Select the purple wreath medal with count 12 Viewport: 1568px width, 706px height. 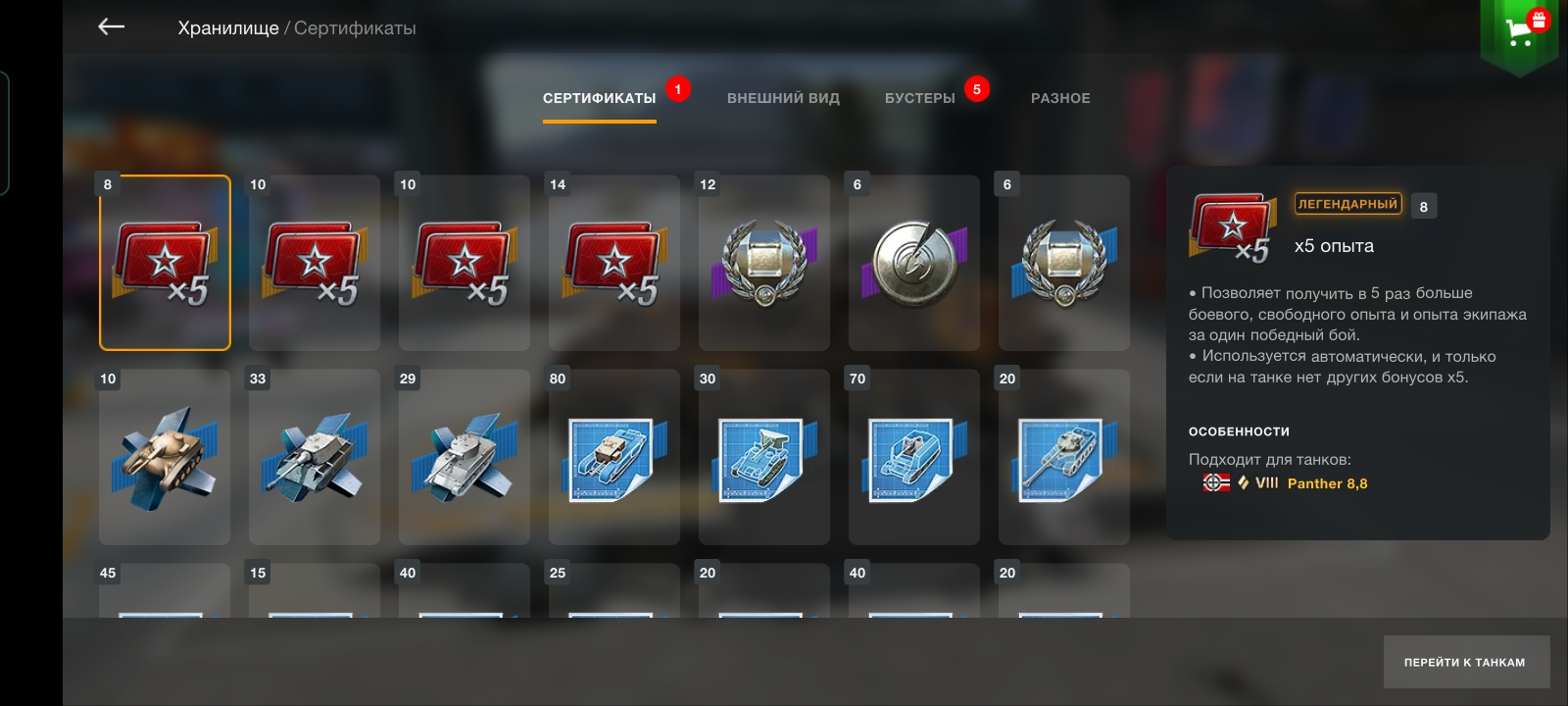click(x=764, y=263)
